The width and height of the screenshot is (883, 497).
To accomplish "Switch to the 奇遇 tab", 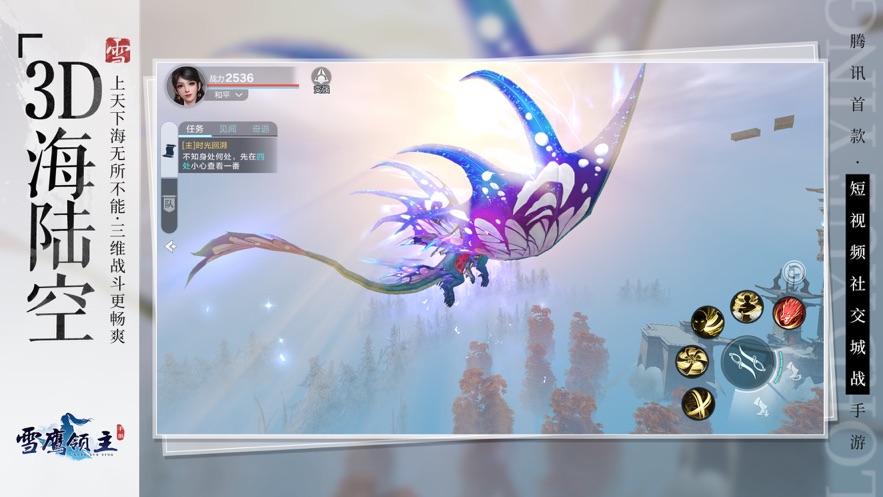I will 260,129.
